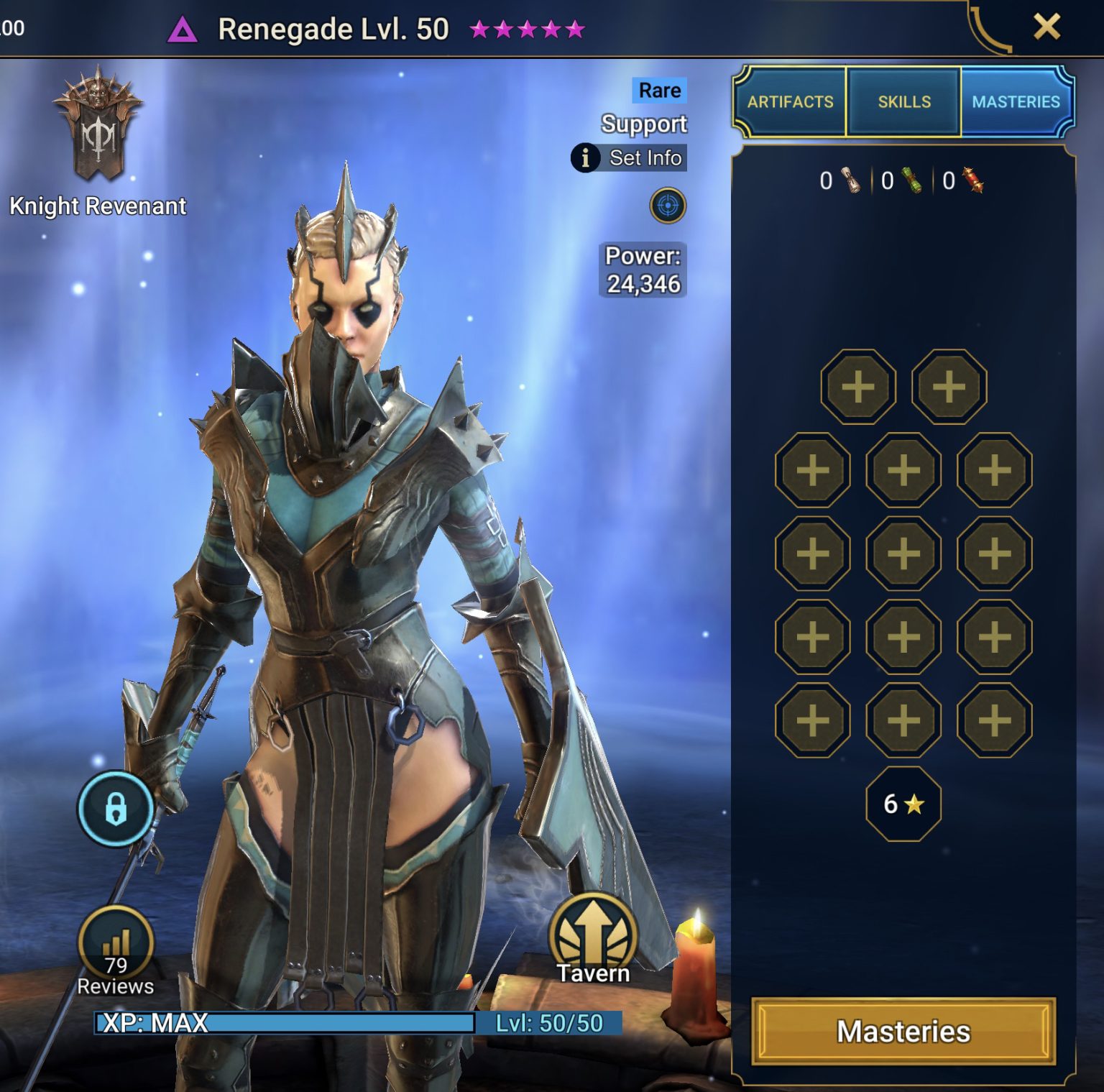Expand the Rare rarity label
The image size is (1104, 1092).
pyautogui.click(x=659, y=90)
